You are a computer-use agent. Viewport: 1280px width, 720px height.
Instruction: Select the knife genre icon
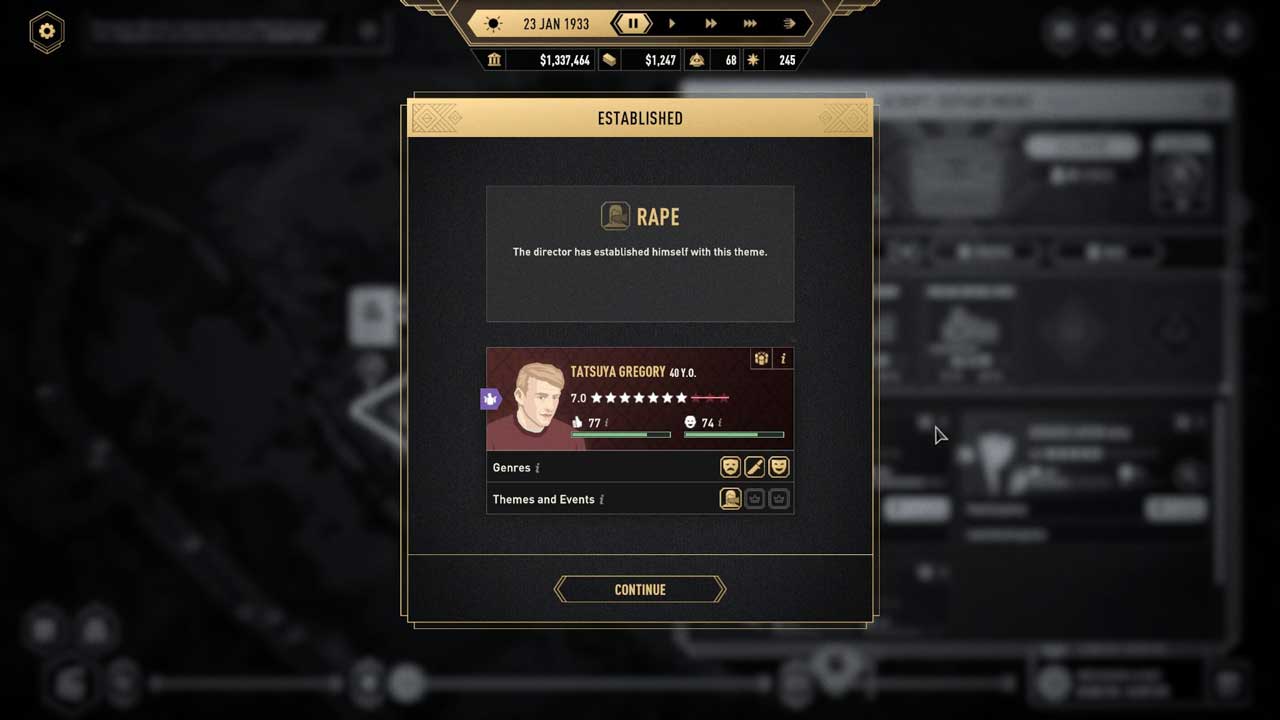(755, 467)
